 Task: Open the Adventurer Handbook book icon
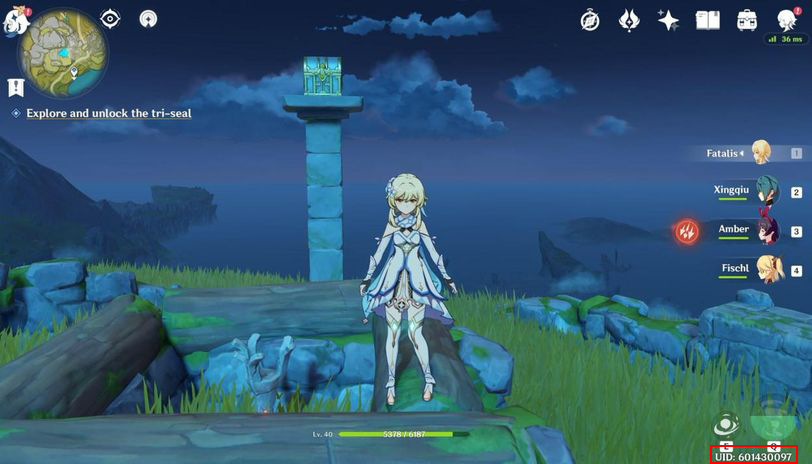point(708,20)
